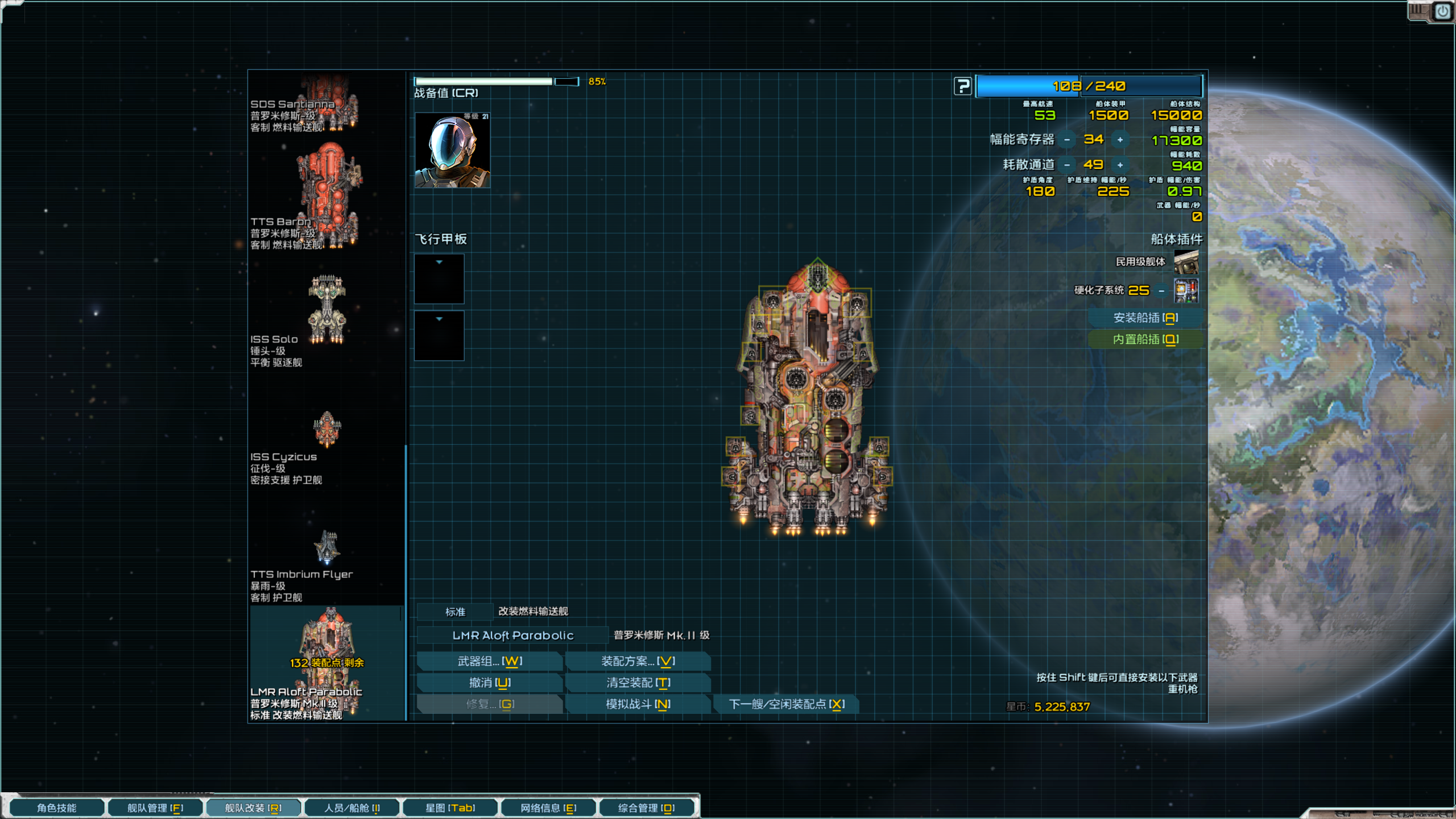Clear the loadout with 清空装配

[x=638, y=682]
